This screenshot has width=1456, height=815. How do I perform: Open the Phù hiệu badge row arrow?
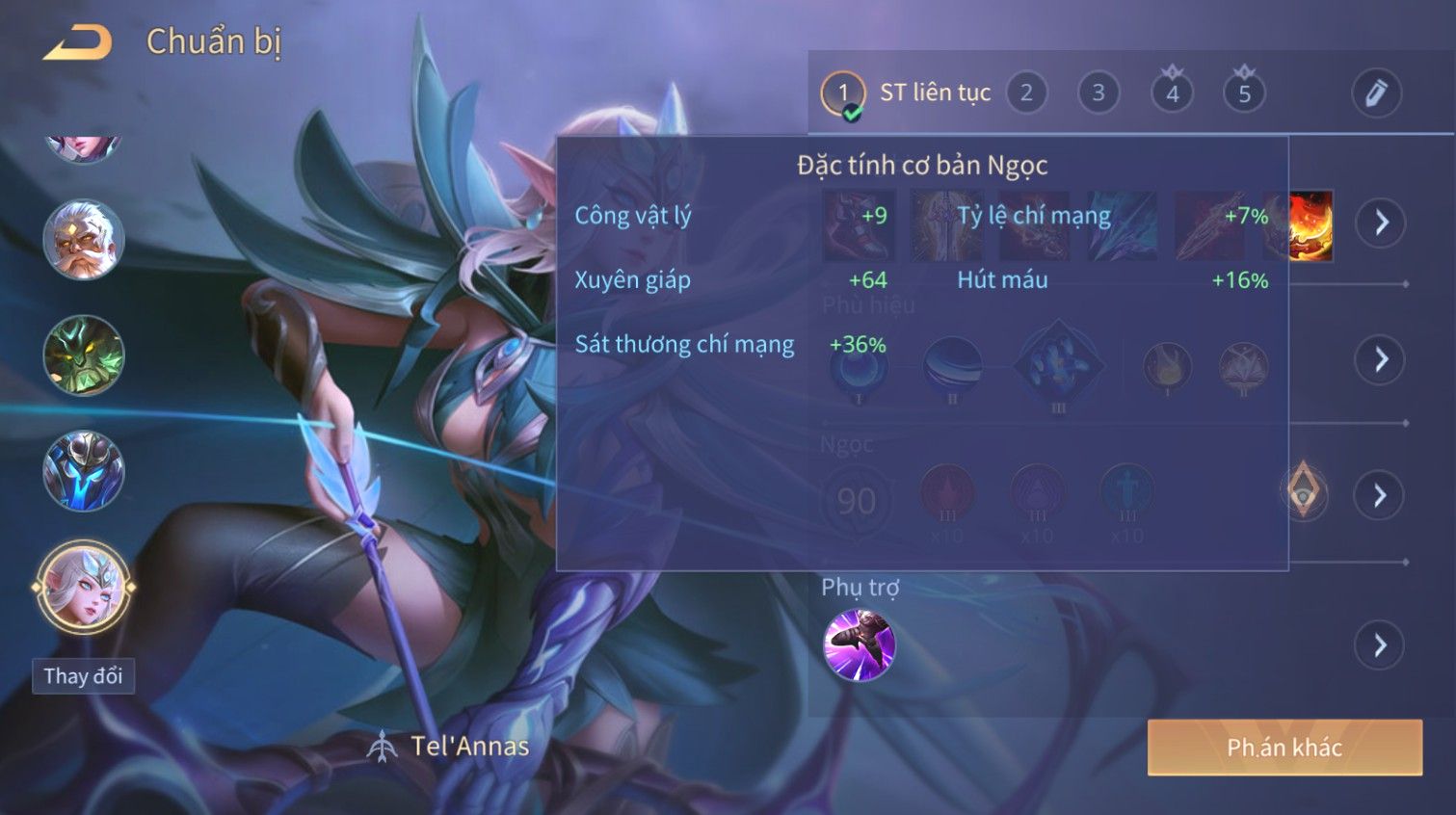point(1380,359)
